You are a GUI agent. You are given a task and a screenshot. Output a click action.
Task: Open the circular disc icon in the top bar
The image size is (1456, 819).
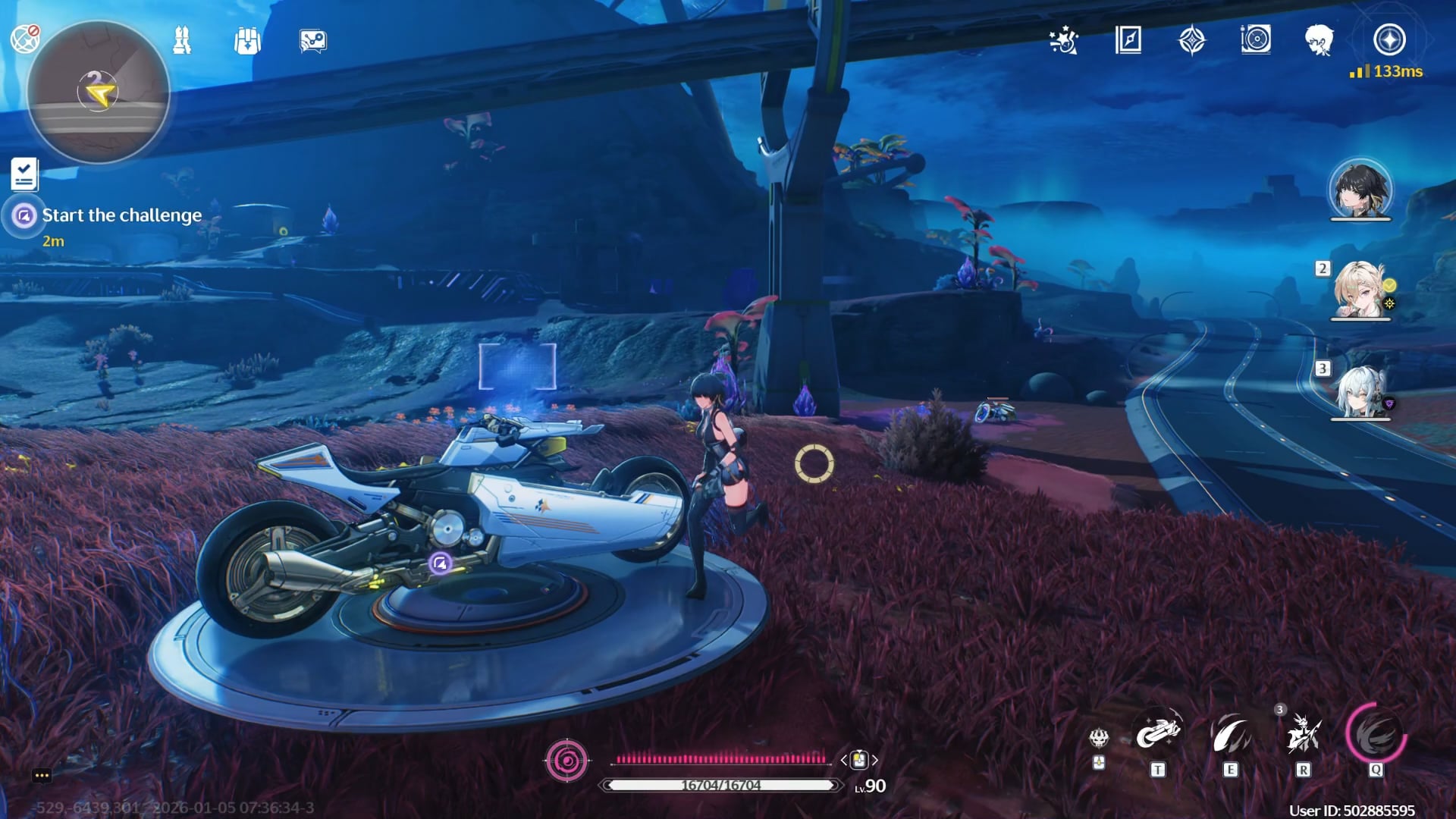click(1256, 39)
